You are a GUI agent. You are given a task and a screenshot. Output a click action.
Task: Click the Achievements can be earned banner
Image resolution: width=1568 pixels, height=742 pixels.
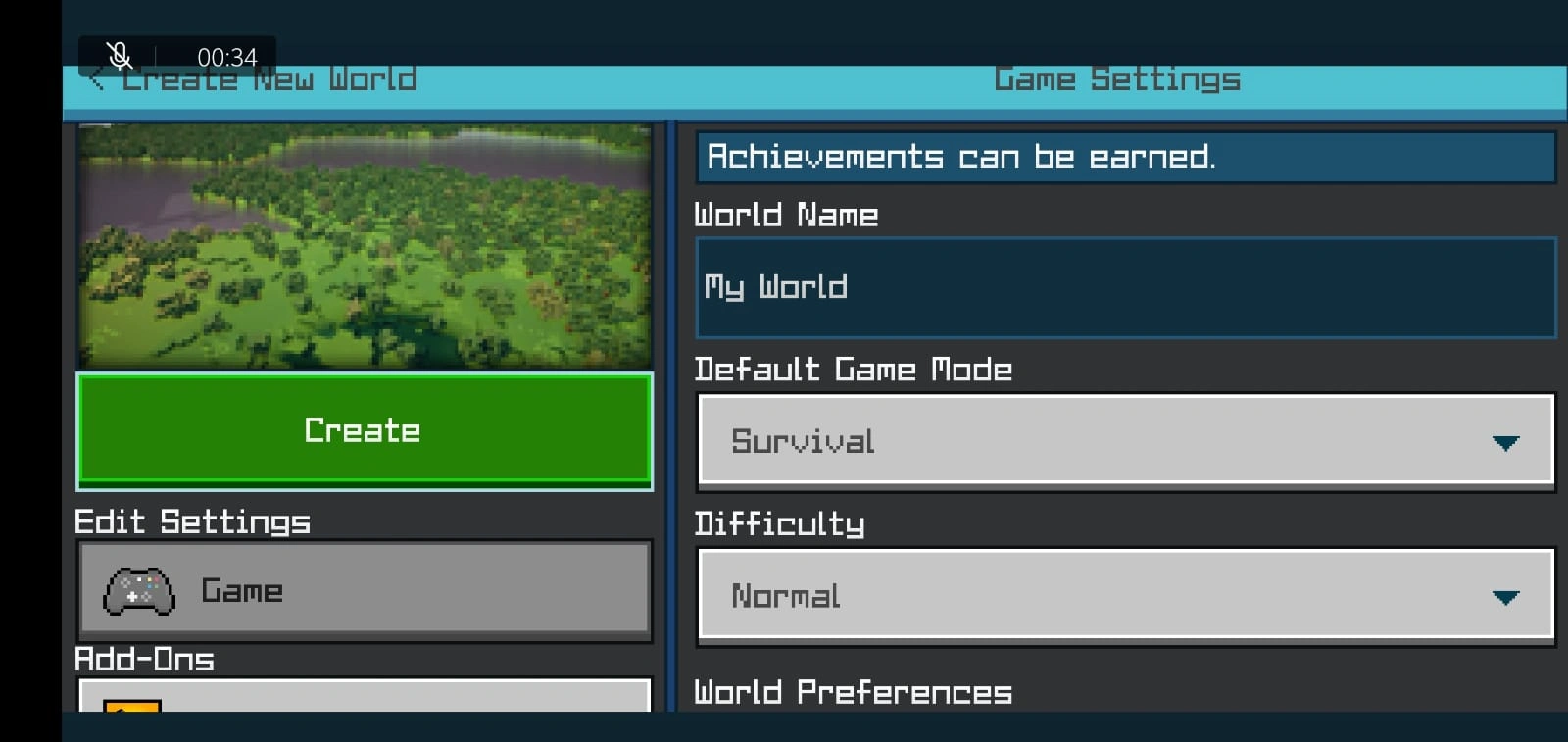[x=1125, y=156]
